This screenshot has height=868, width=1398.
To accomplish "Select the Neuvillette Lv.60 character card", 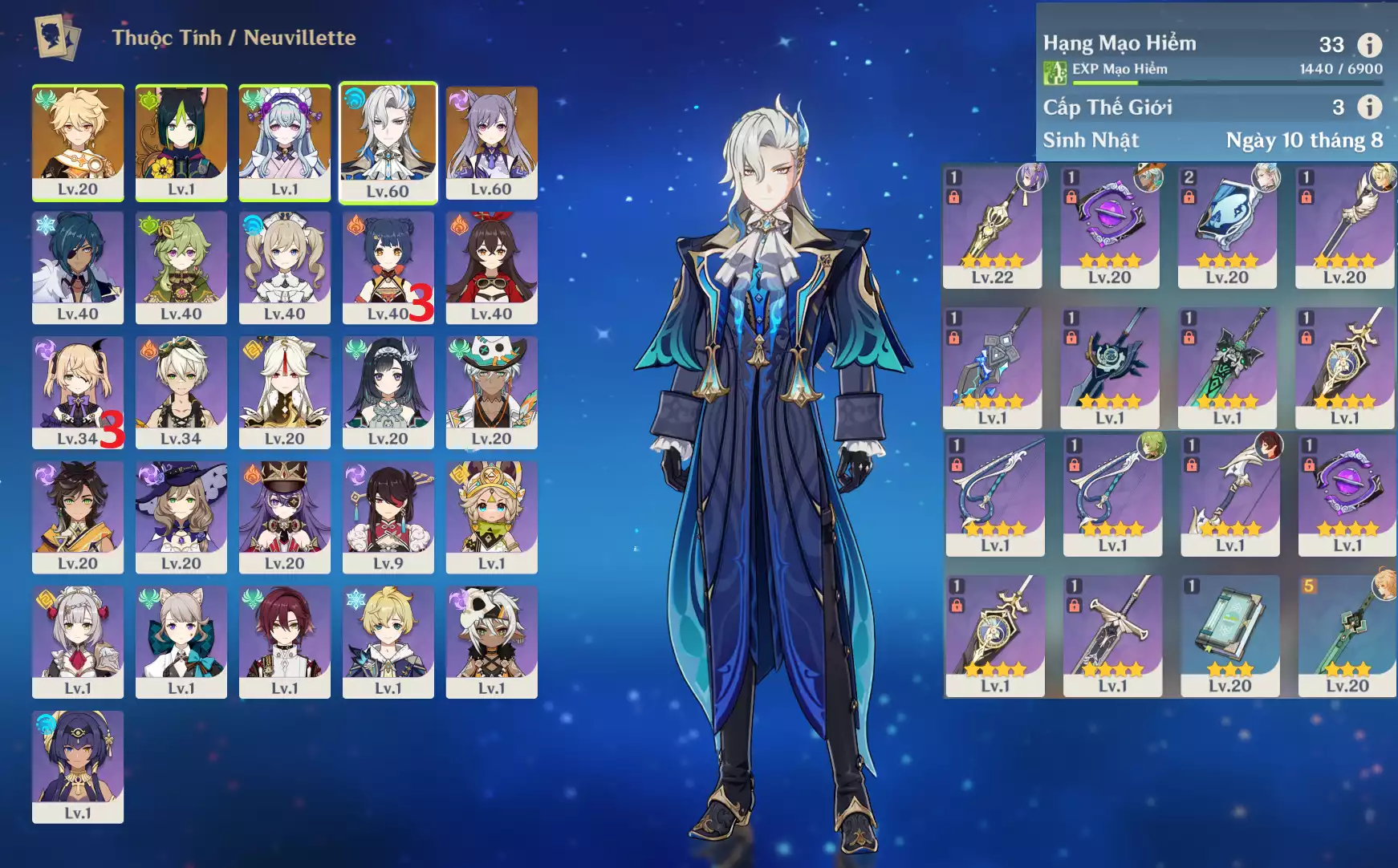I will 388,142.
